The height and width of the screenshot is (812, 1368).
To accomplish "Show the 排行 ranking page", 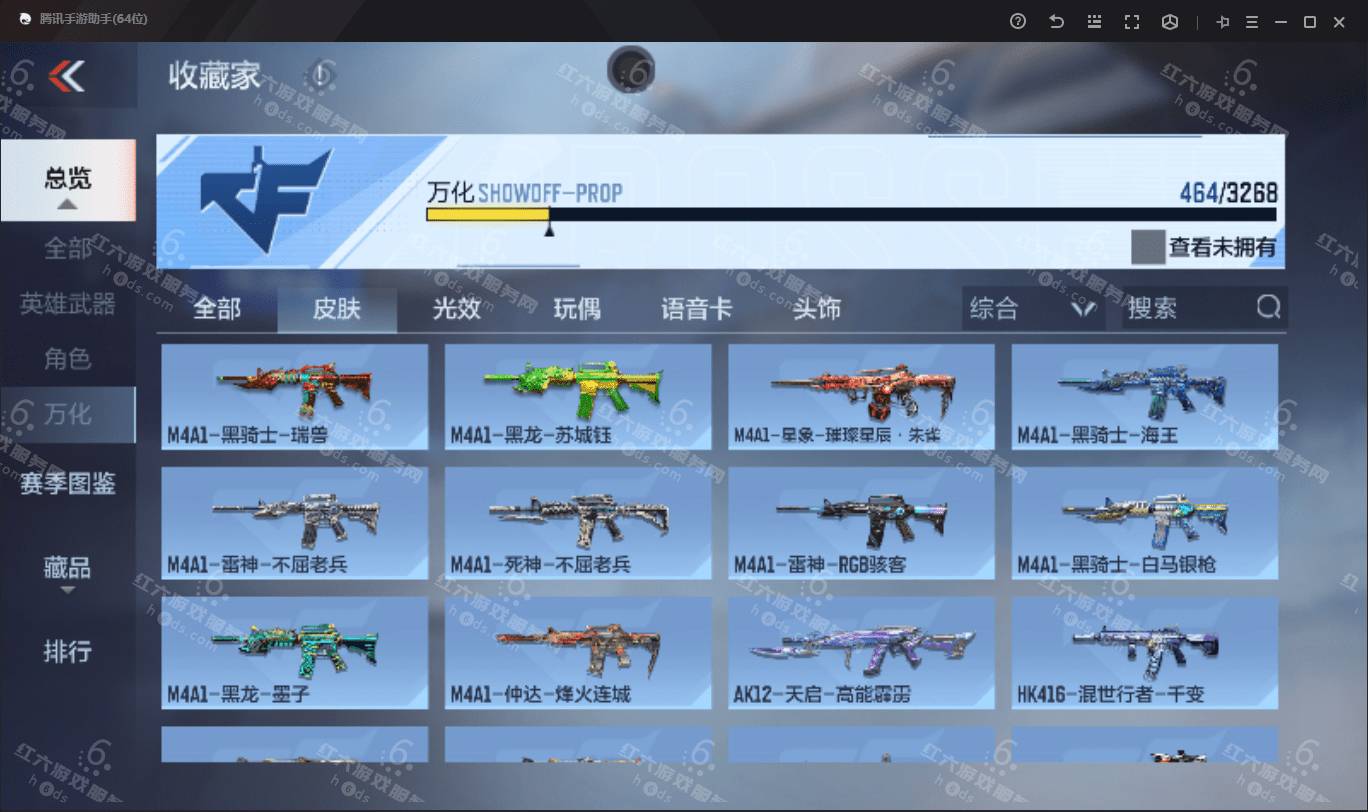I will (x=67, y=652).
